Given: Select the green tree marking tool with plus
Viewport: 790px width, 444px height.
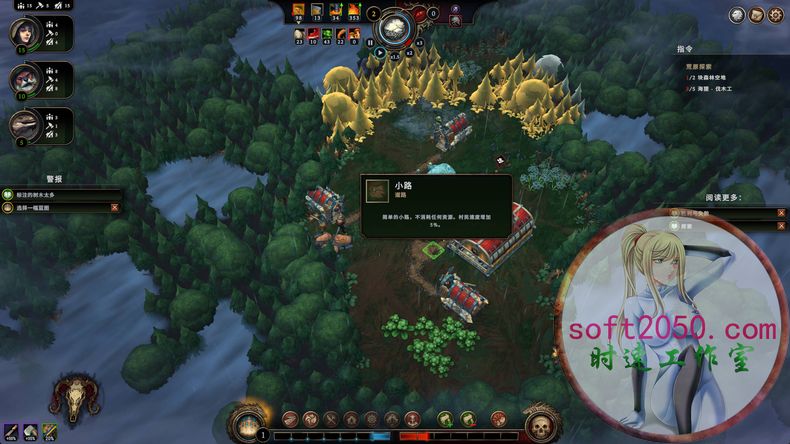Looking at the screenshot, I should coord(446,419).
